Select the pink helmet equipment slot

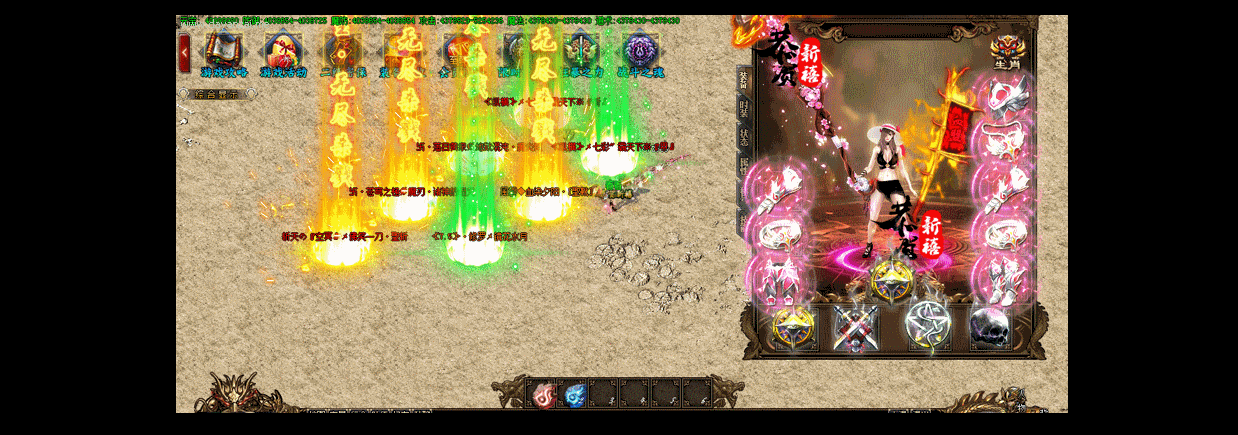(1001, 95)
